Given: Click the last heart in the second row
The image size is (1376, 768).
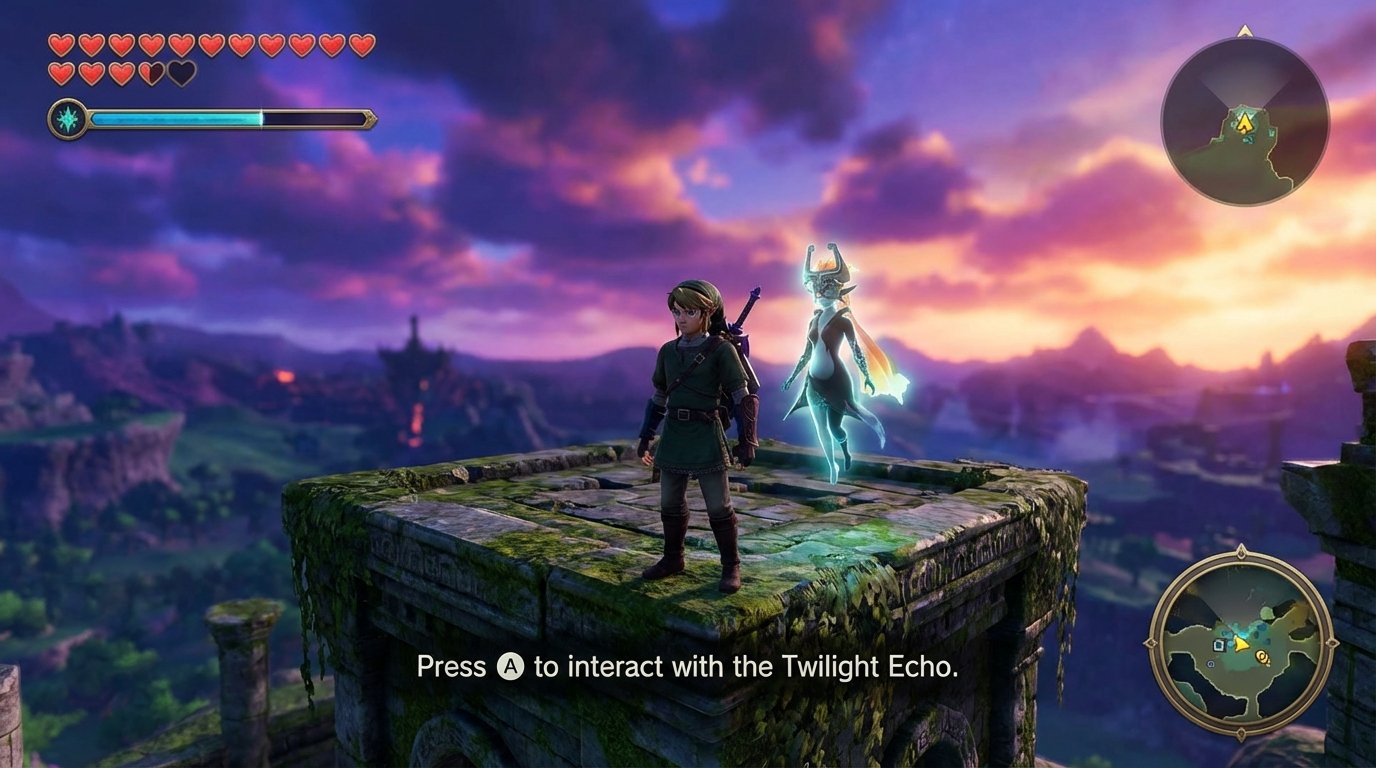Looking at the screenshot, I should coord(181,72).
